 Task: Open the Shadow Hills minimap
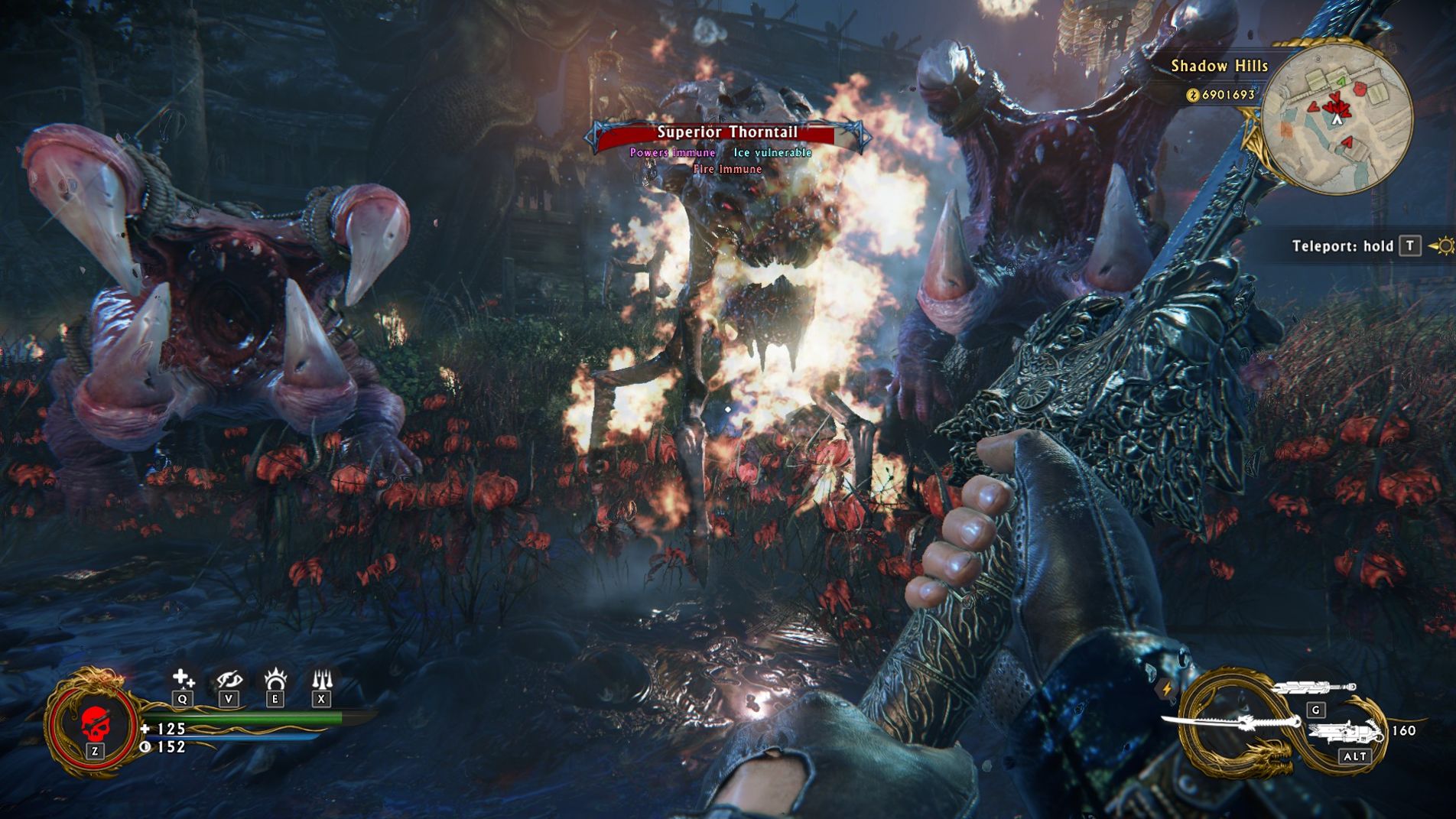tap(1336, 116)
